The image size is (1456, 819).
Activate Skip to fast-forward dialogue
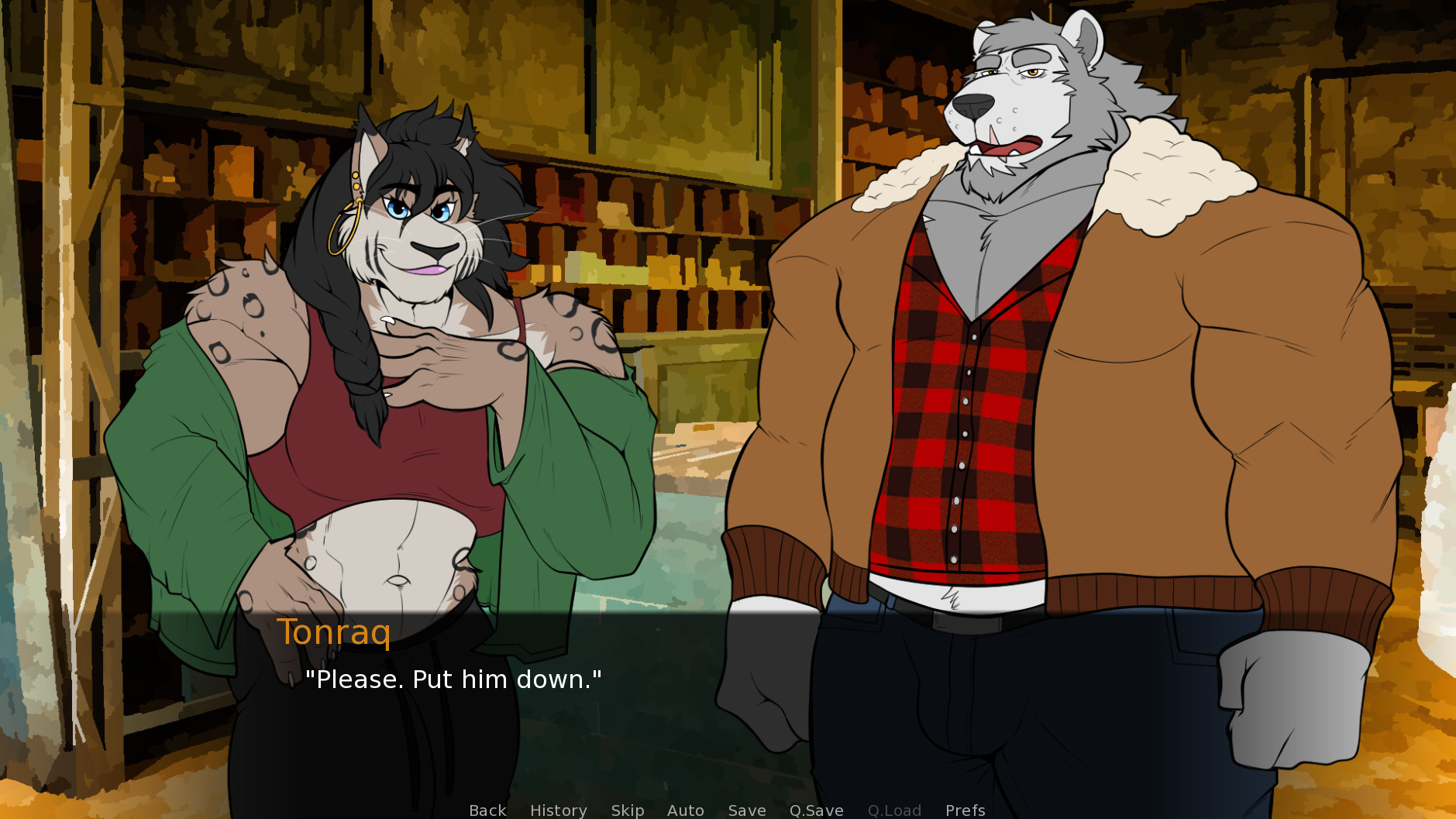627,810
